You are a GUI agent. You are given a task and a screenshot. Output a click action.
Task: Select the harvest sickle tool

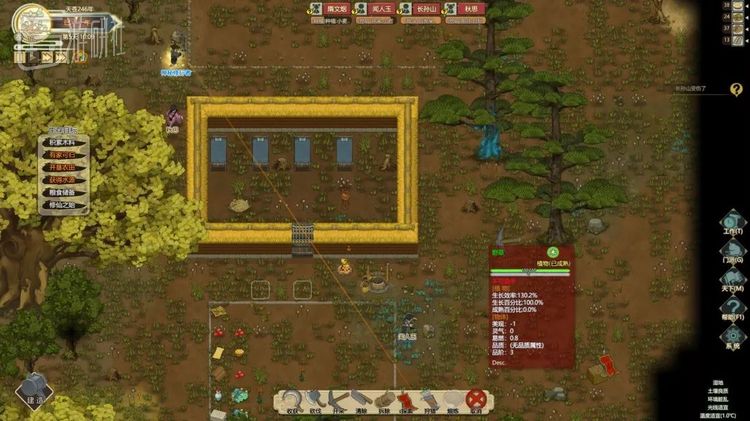tap(291, 401)
